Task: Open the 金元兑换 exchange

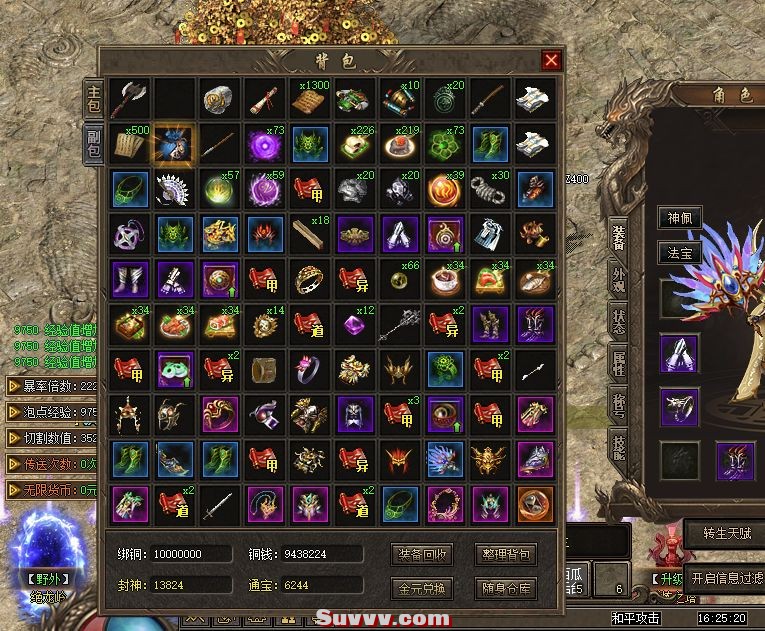Action: click(x=423, y=587)
